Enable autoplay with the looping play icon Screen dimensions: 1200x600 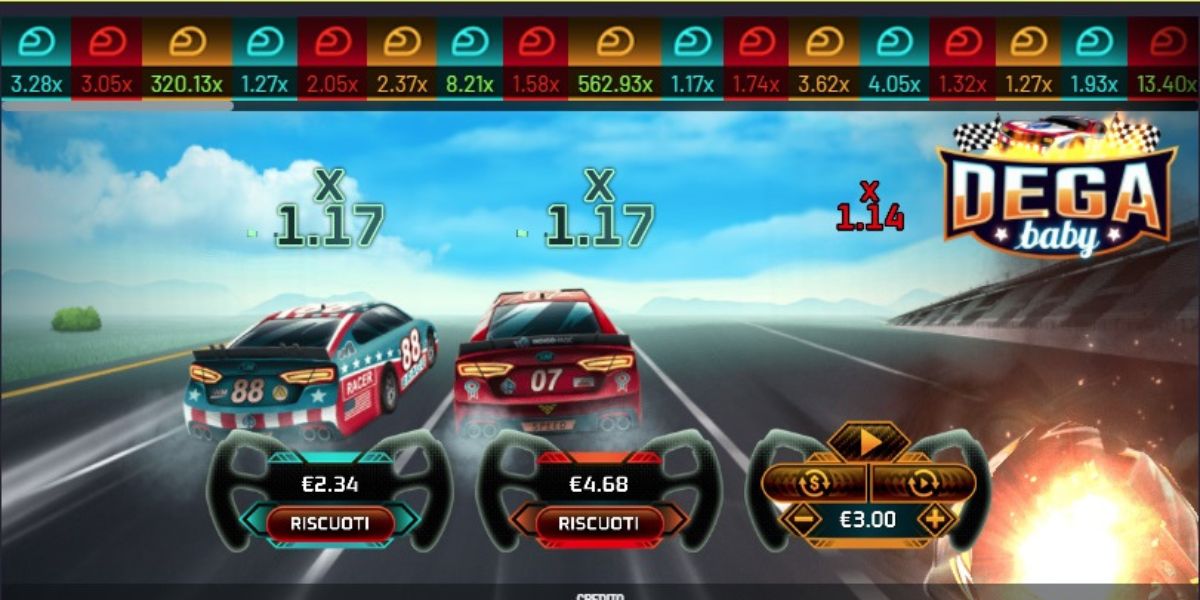click(922, 483)
